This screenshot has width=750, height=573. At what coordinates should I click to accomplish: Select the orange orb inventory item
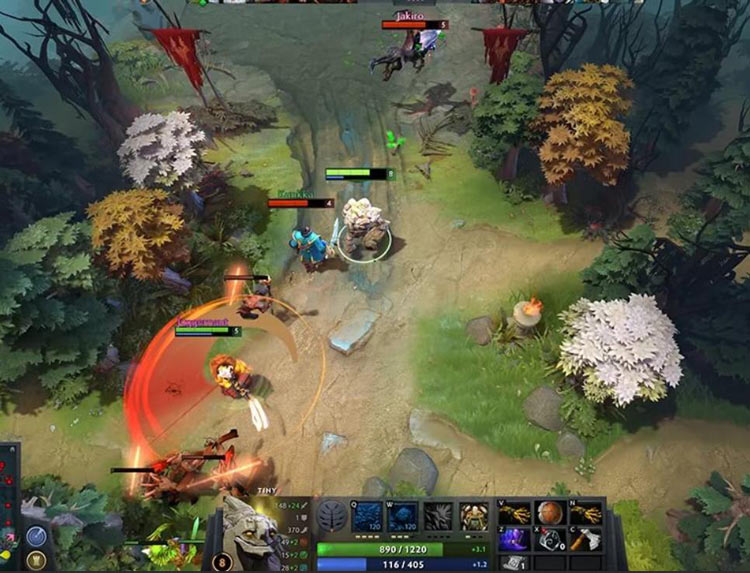[551, 513]
